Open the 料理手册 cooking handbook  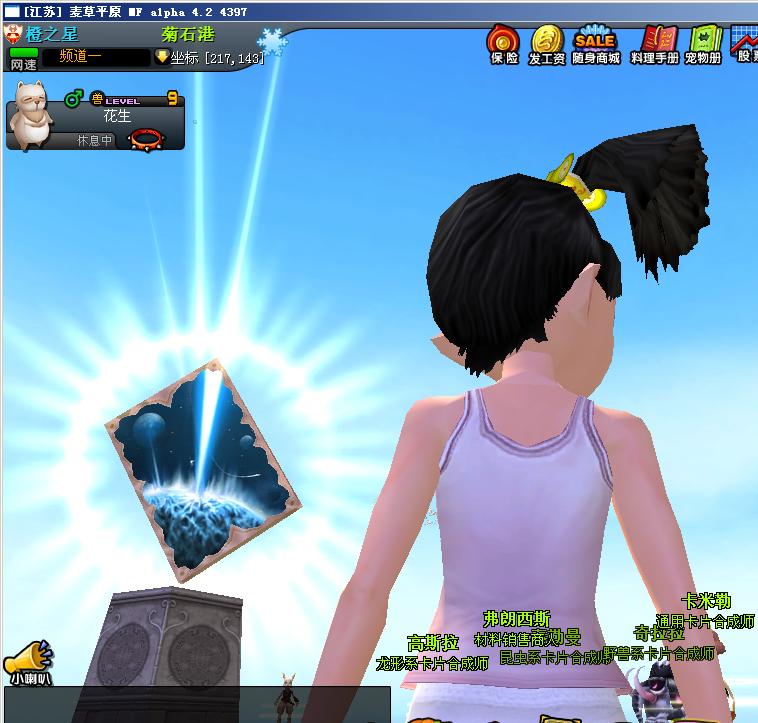[x=654, y=42]
